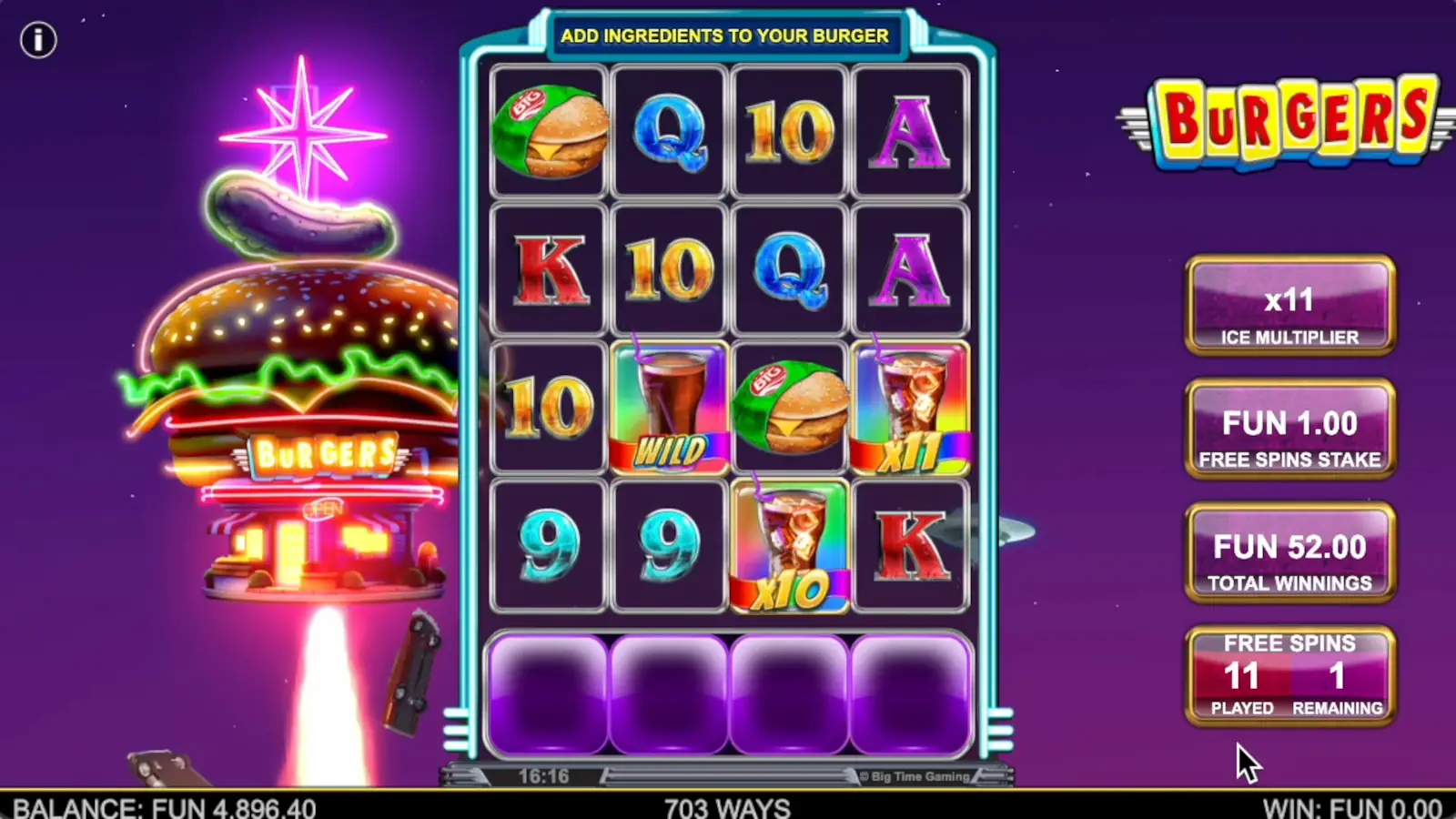Viewport: 1456px width, 819px height.
Task: Toggle the x11 ICE MULTIPLIER display
Action: [1289, 305]
